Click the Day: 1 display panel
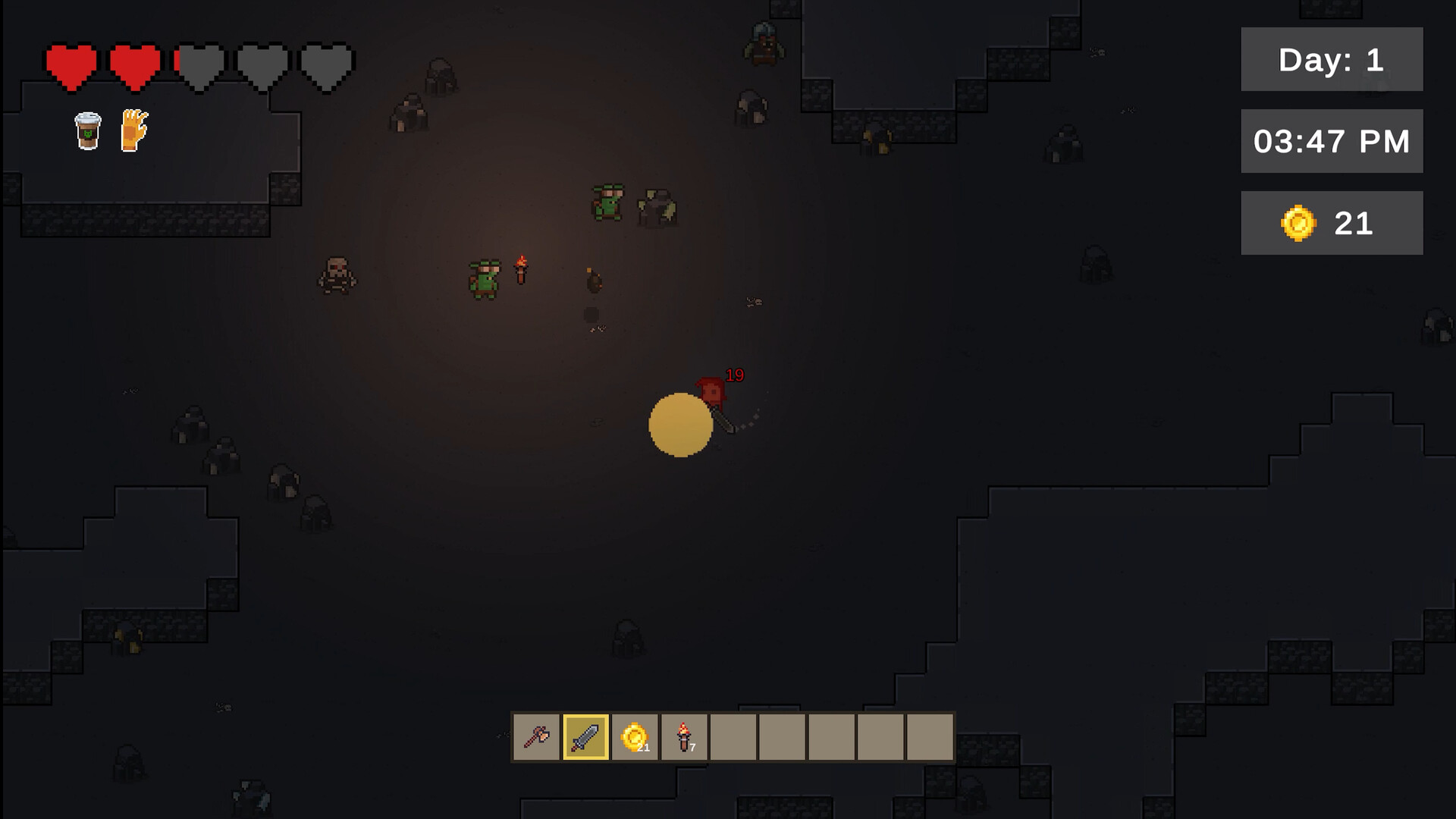This screenshot has height=819, width=1456. click(x=1332, y=60)
